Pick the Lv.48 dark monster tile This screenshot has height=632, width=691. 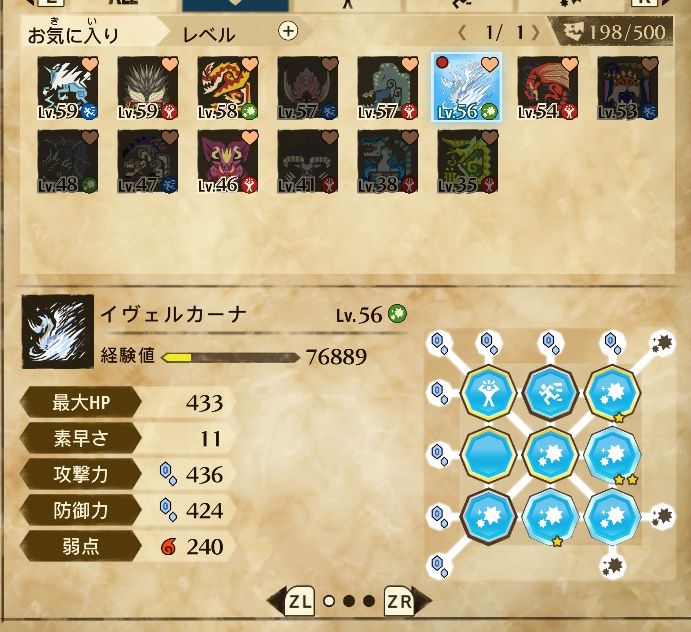[66, 160]
